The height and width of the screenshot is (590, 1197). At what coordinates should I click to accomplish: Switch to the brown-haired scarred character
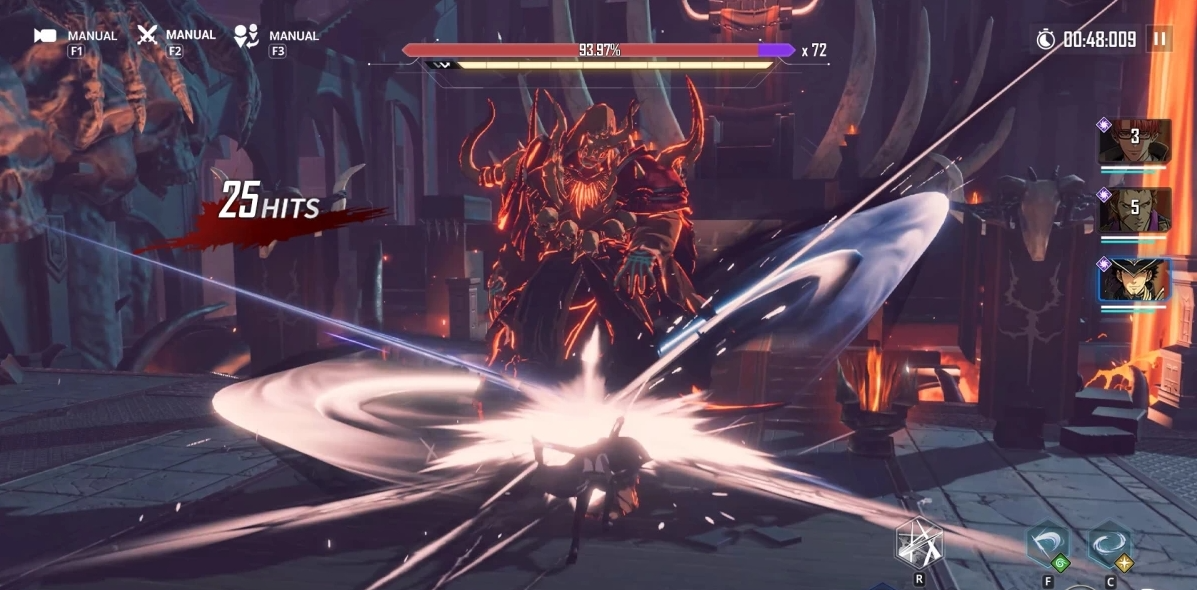(1135, 211)
